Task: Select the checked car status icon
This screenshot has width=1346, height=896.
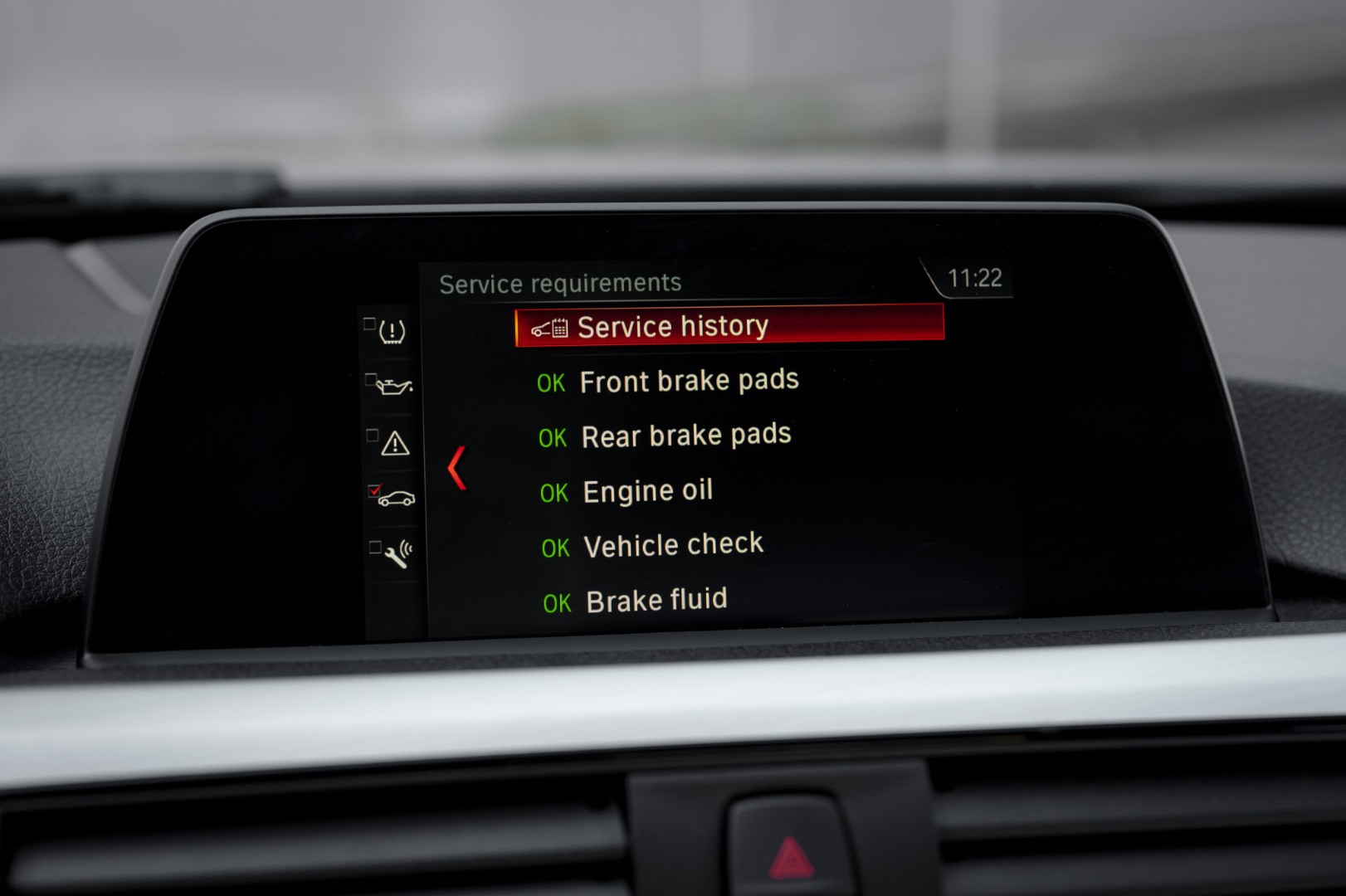Action: 395,499
